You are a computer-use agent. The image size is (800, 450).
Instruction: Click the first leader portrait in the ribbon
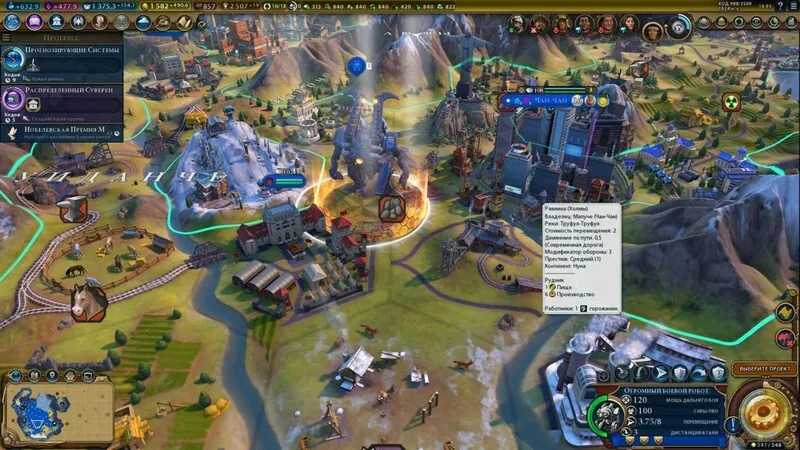[518, 22]
